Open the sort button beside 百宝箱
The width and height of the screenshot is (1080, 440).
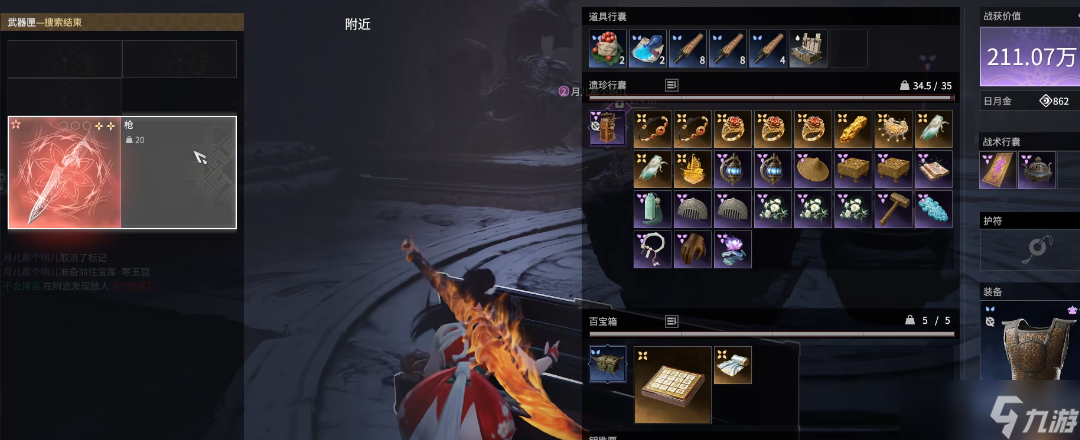(672, 321)
